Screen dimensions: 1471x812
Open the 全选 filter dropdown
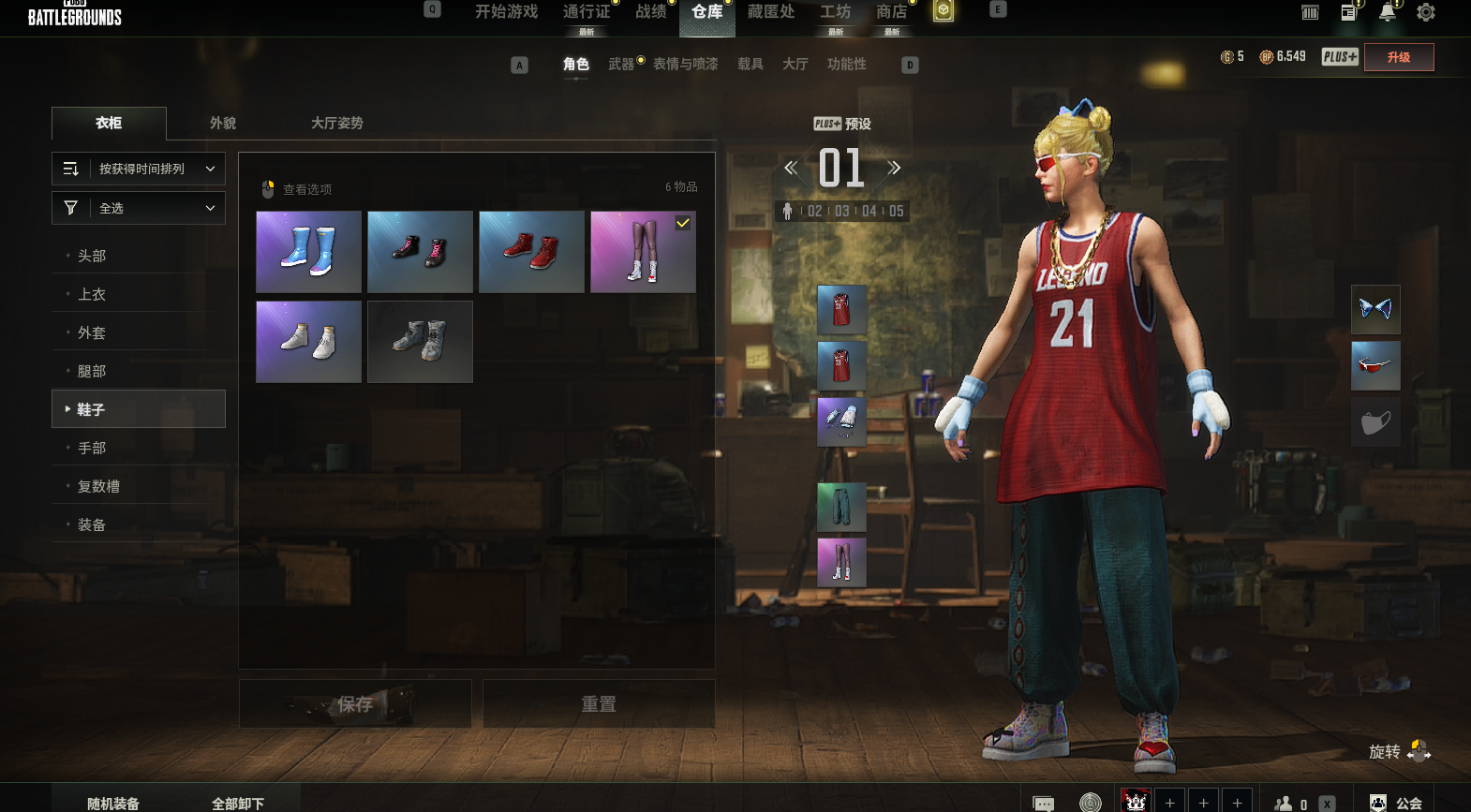(x=139, y=208)
